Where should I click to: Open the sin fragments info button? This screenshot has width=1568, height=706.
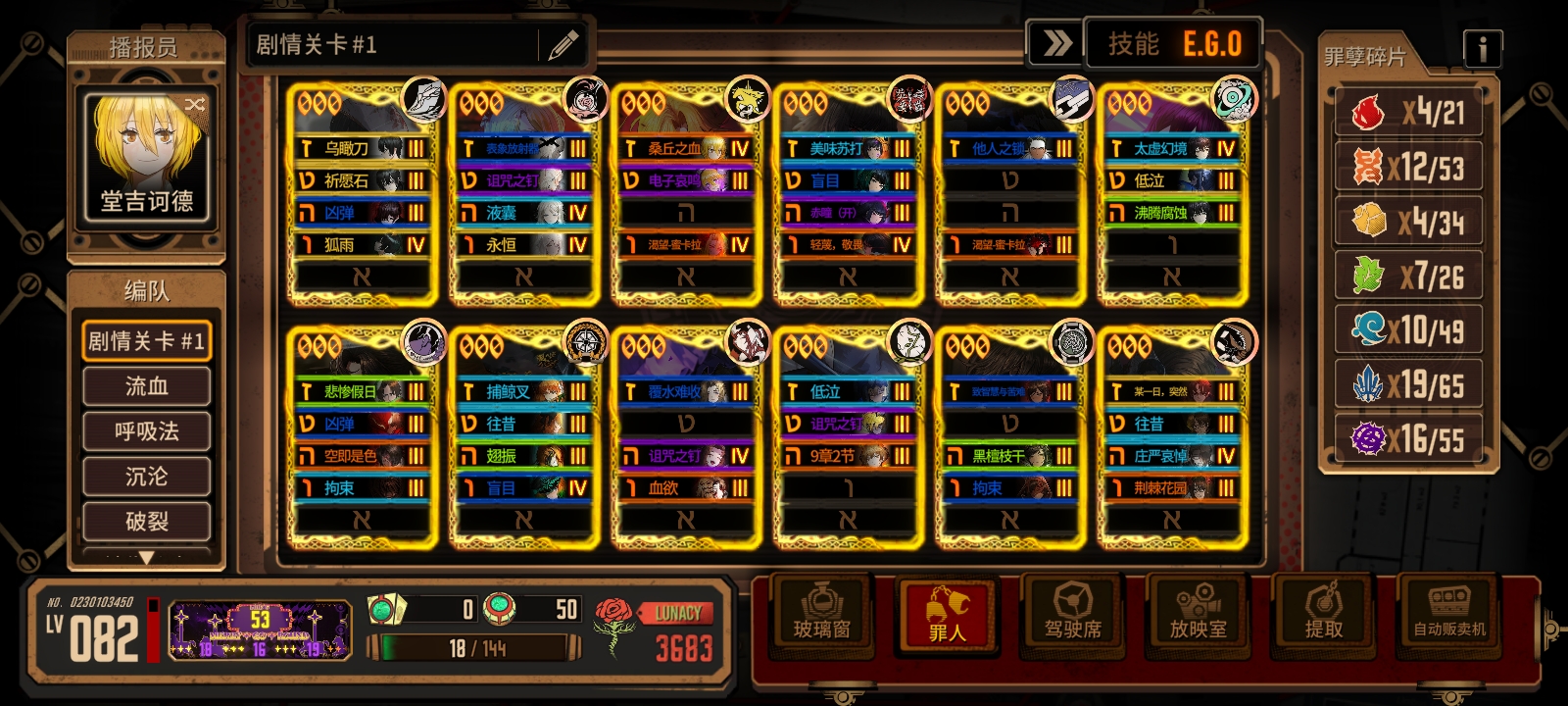1482,48
